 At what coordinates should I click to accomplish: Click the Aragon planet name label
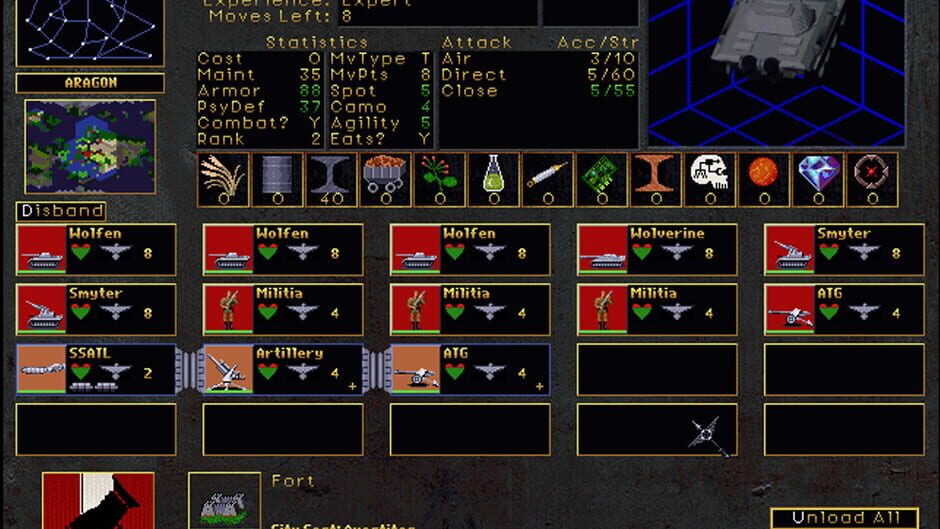90,83
